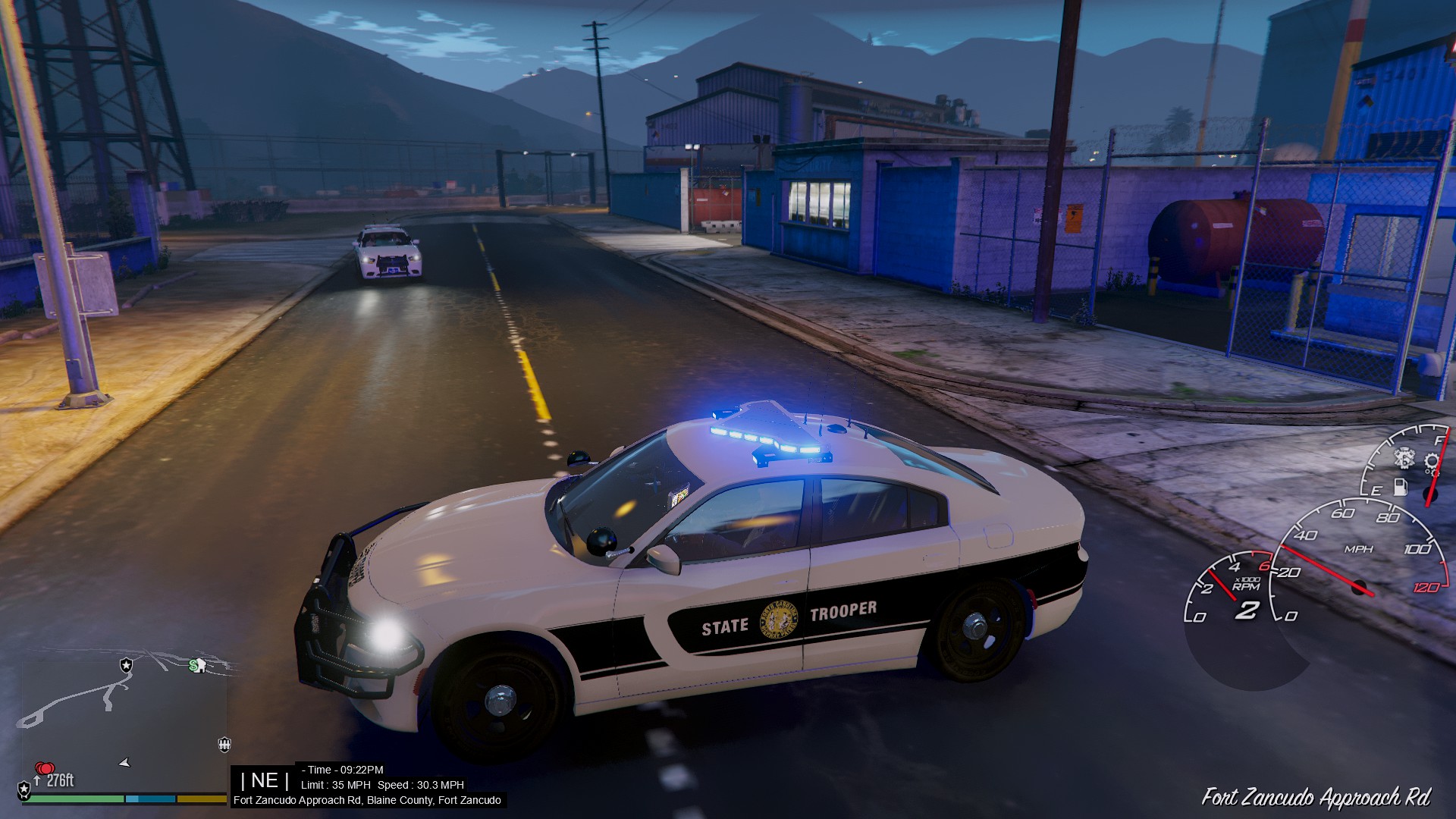Click the white player arrow on minimap
The height and width of the screenshot is (819, 1456).
point(125,762)
